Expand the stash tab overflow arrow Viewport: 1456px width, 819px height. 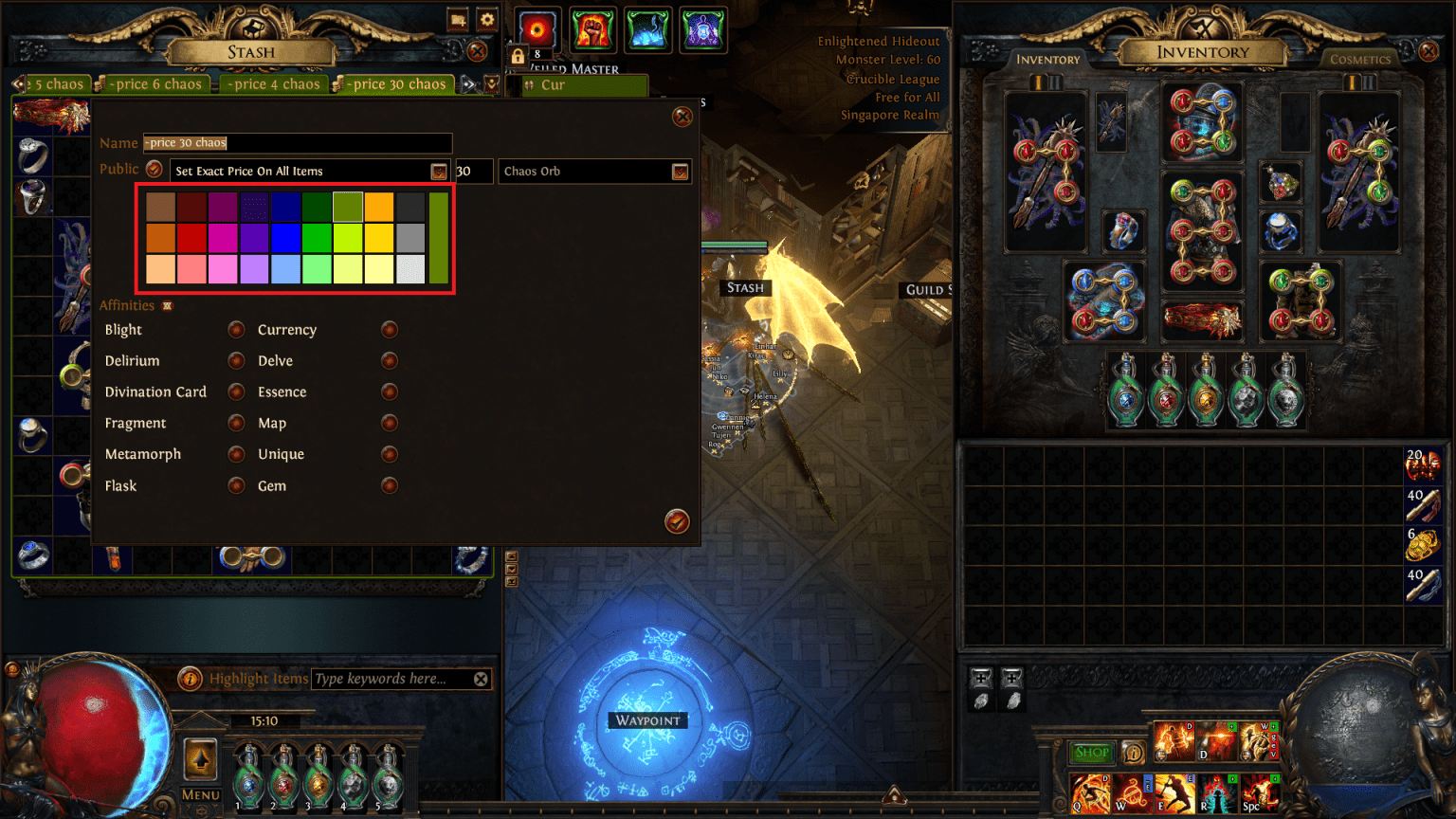pyautogui.click(x=468, y=83)
